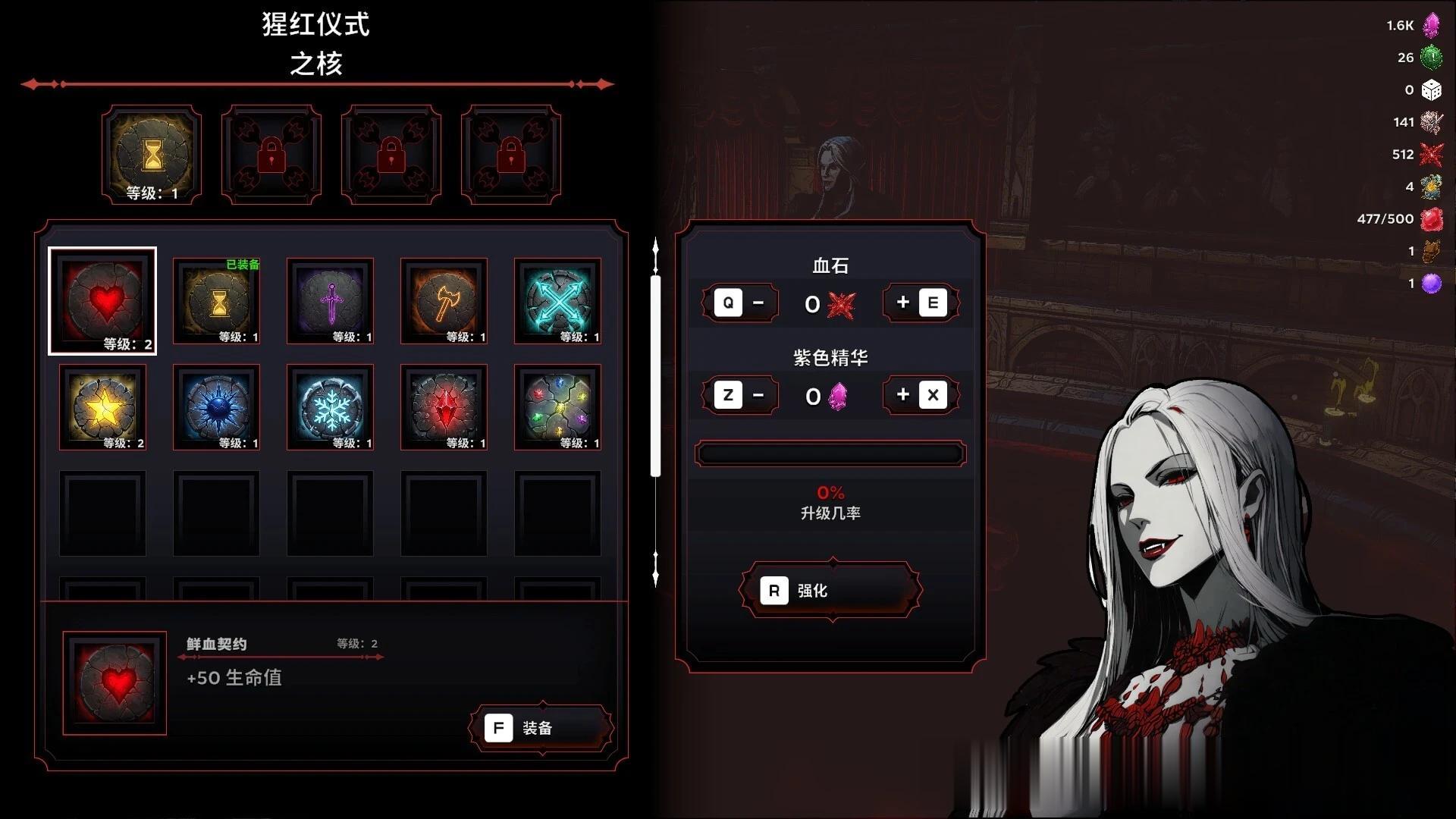Pick the orange axe core
Screen dimensions: 1456x819
444,301
